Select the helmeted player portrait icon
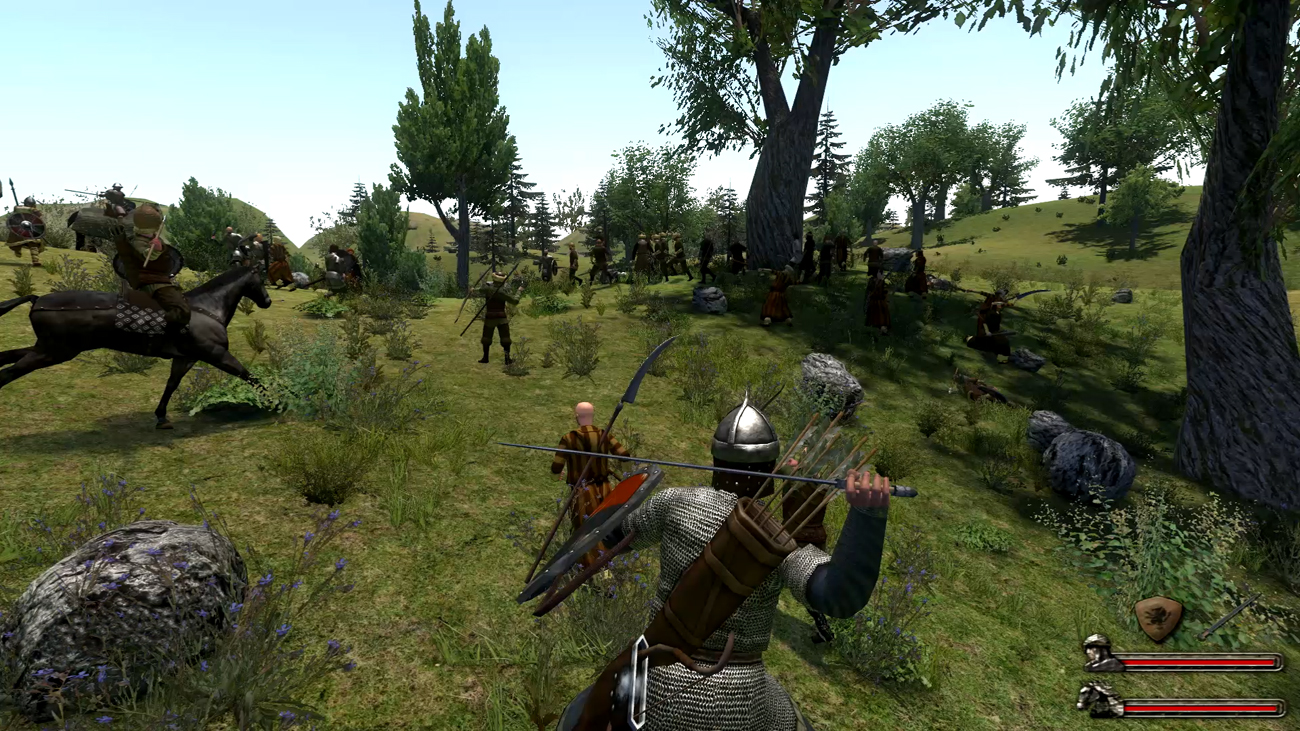Viewport: 1300px width, 731px height. tap(1099, 652)
